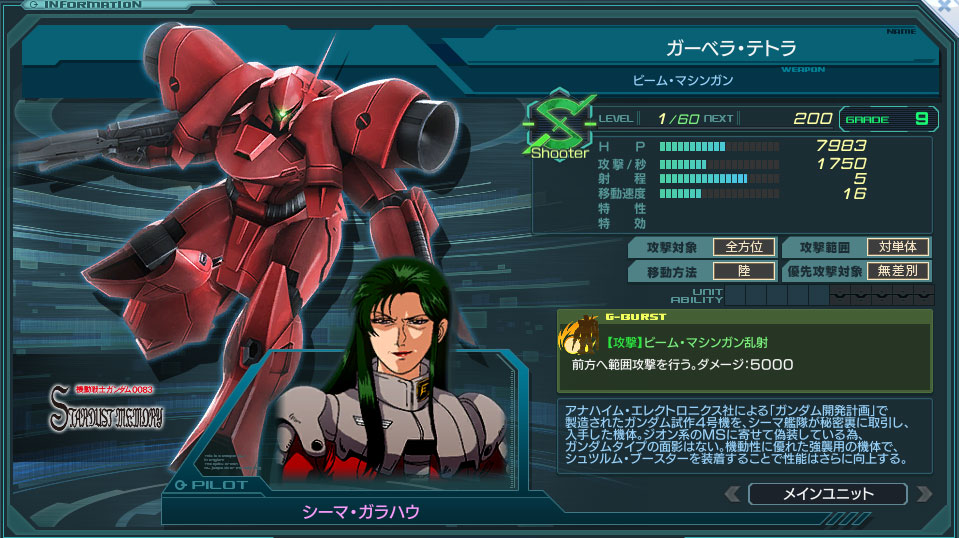Go to the previous unit with the left arrow
Image resolution: width=959 pixels, height=538 pixels.
[x=733, y=494]
